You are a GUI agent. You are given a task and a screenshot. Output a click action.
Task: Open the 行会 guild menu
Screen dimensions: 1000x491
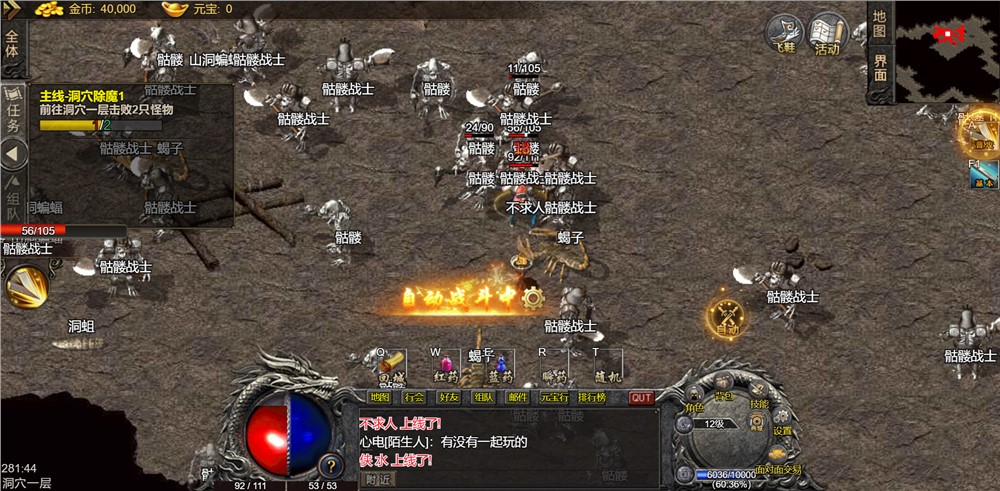[x=414, y=397]
